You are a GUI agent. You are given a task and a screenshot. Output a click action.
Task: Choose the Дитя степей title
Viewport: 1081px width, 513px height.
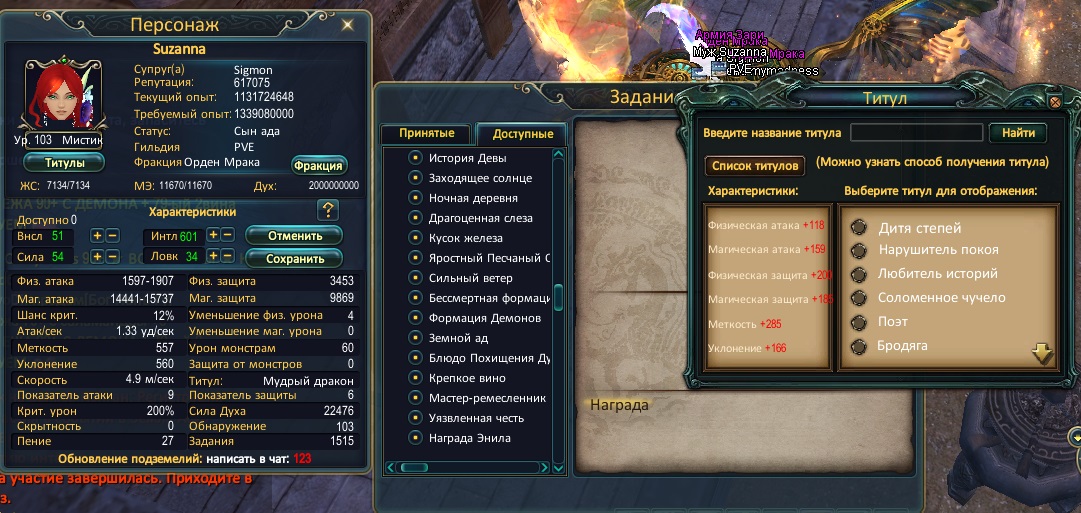pos(919,228)
